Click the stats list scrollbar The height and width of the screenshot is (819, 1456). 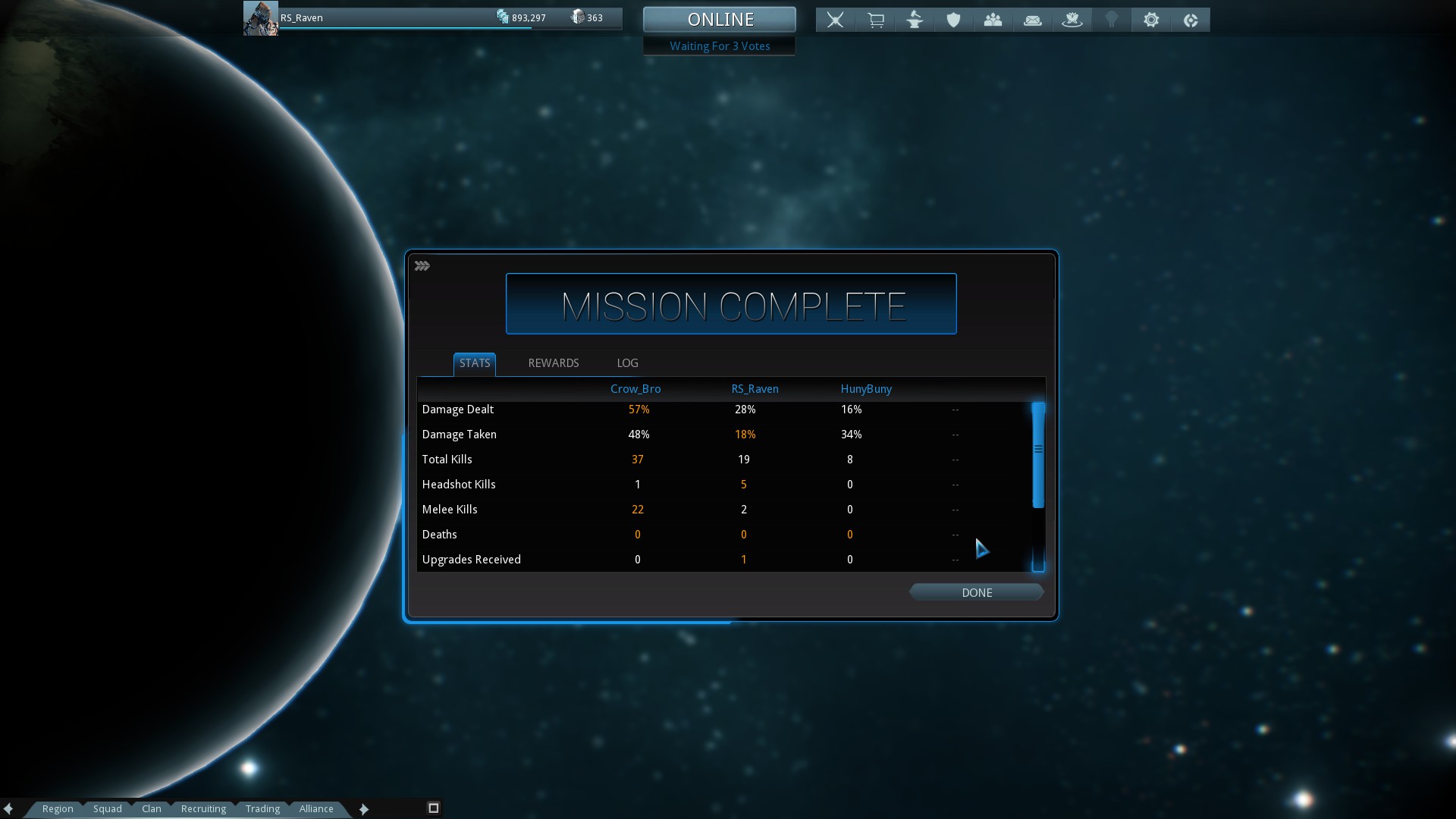1038,455
